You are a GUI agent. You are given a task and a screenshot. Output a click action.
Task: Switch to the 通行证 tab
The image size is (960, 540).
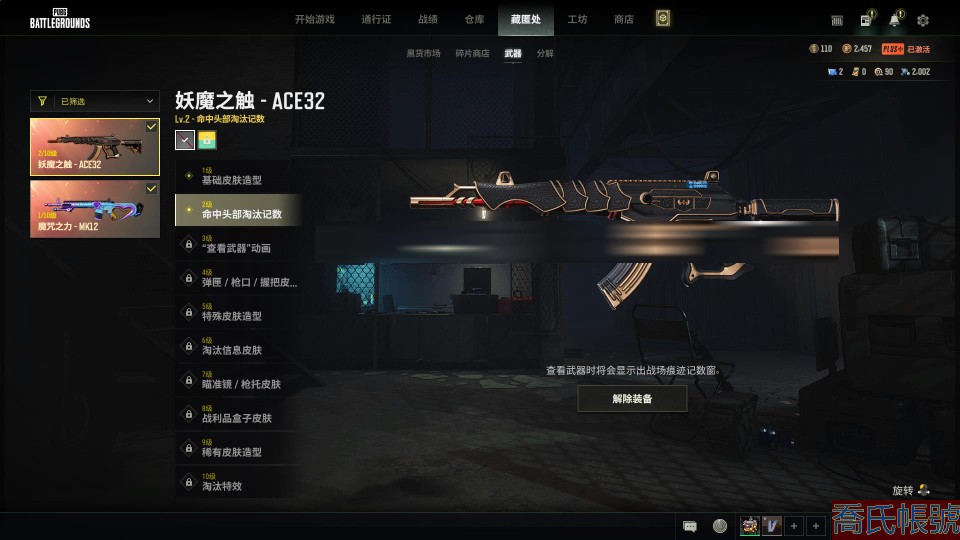pyautogui.click(x=376, y=19)
